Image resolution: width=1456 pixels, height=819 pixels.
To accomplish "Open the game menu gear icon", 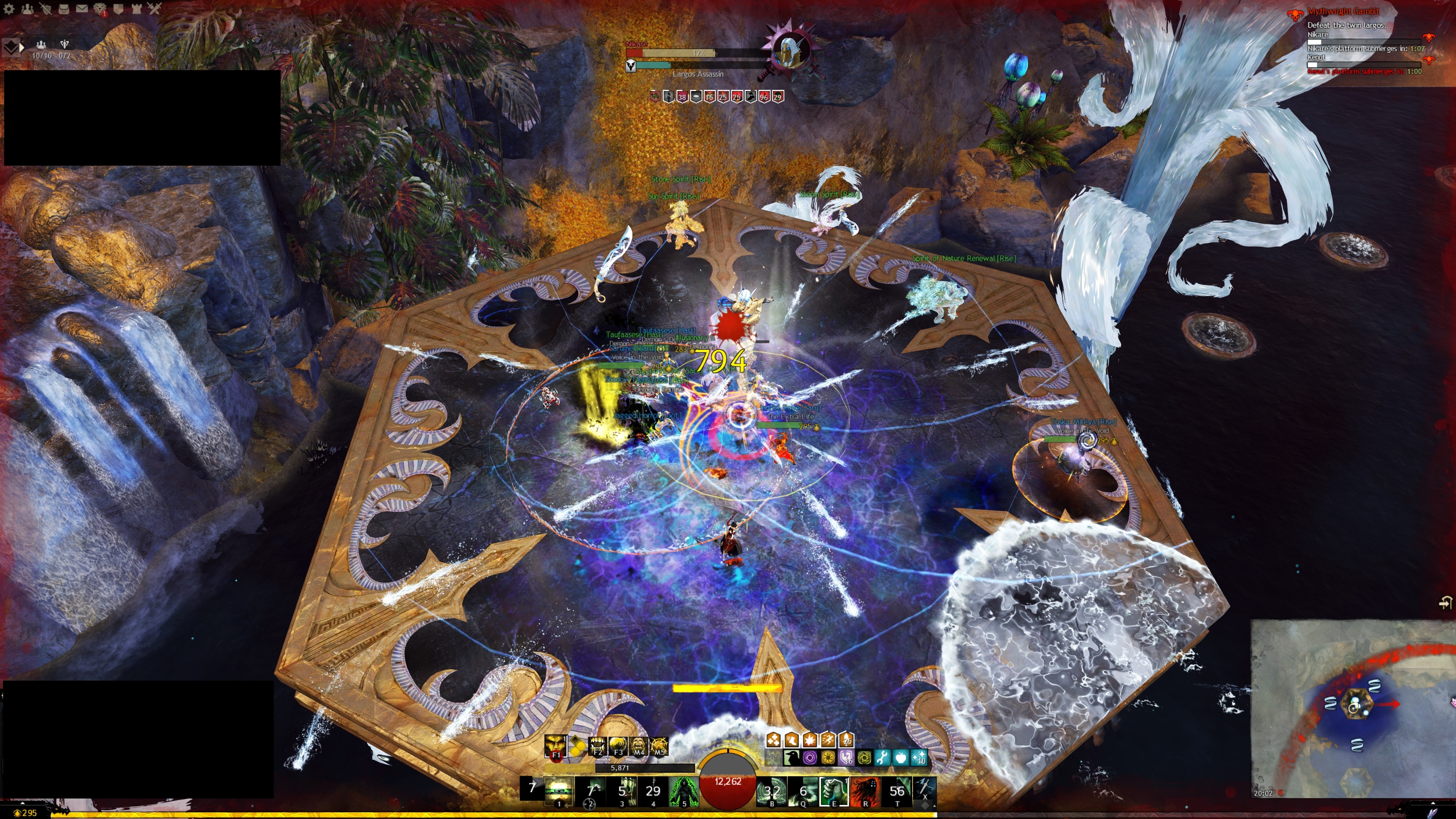I will tap(9, 8).
